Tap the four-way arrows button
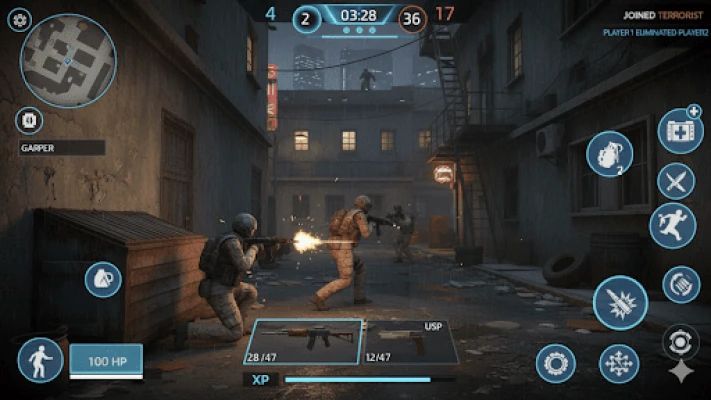 [x=619, y=363]
